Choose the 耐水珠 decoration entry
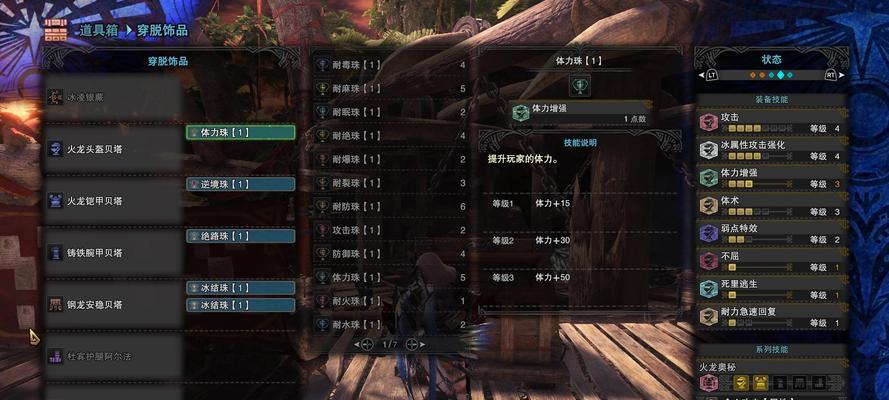889x400 pixels. pyautogui.click(x=390, y=324)
